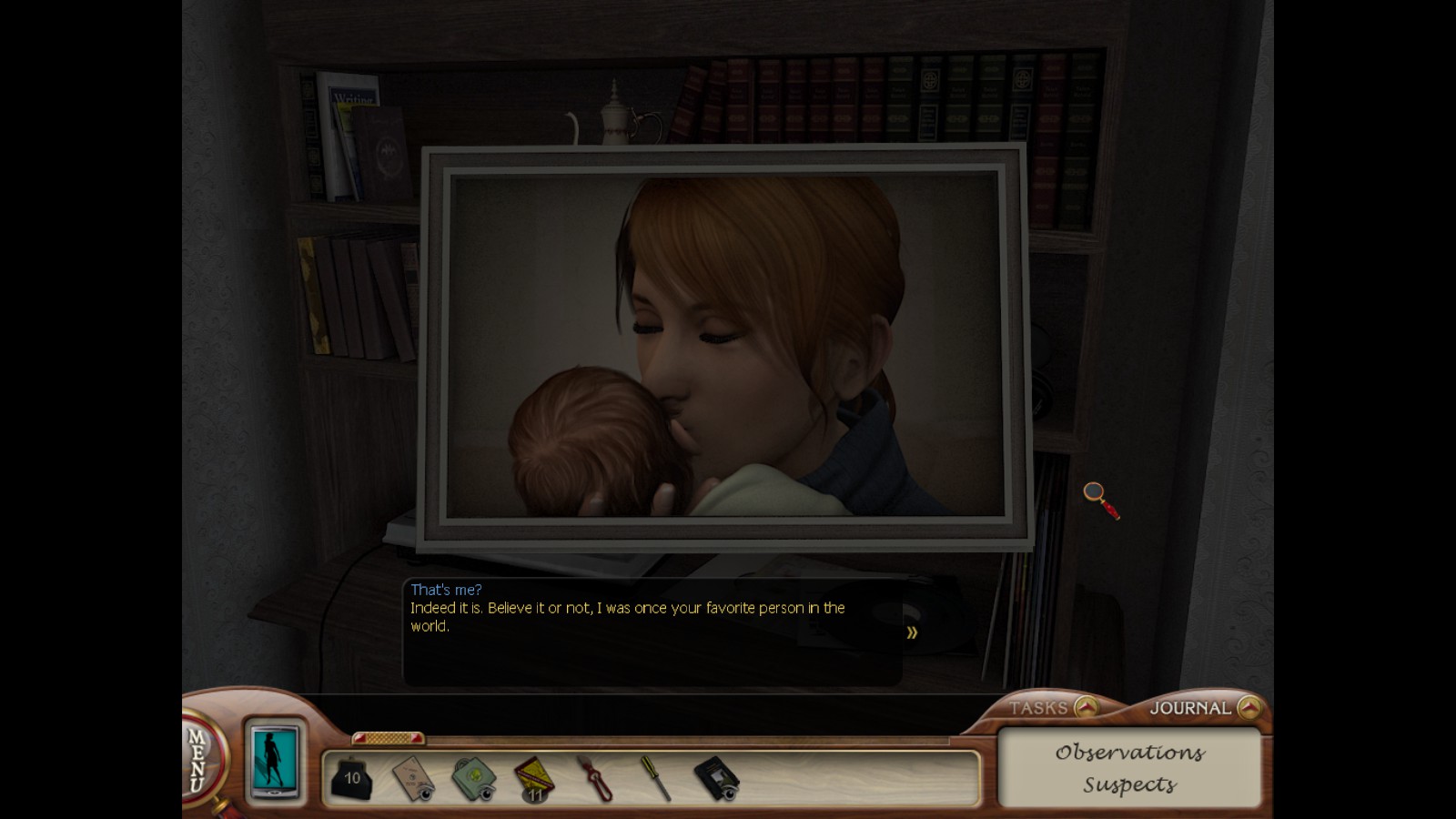Screen dimensions: 1456x819
Task: Select the red-handled pliers in inventory
Action: pyautogui.click(x=594, y=779)
